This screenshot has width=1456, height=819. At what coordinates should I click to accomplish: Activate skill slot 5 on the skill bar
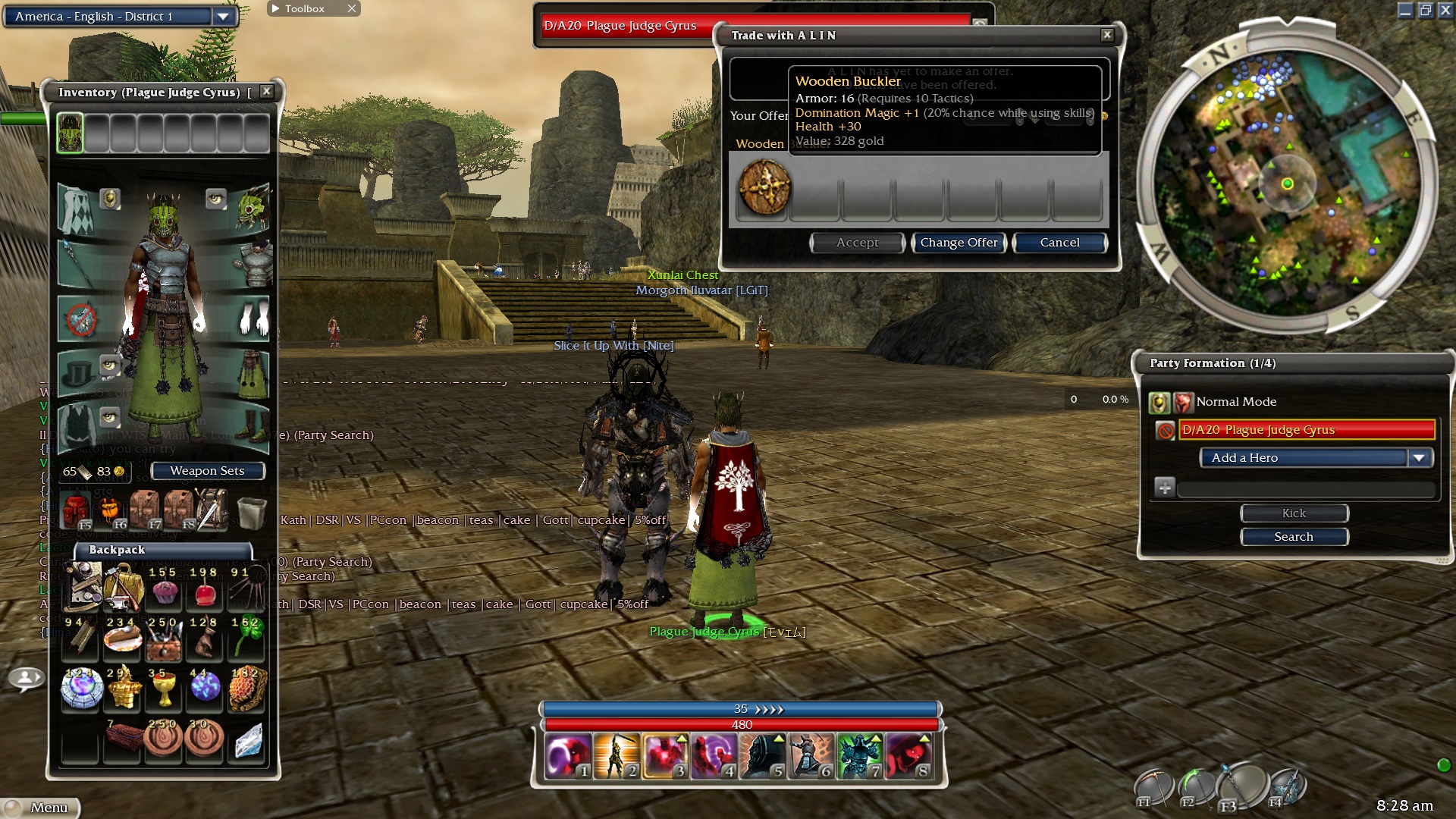pos(762,757)
